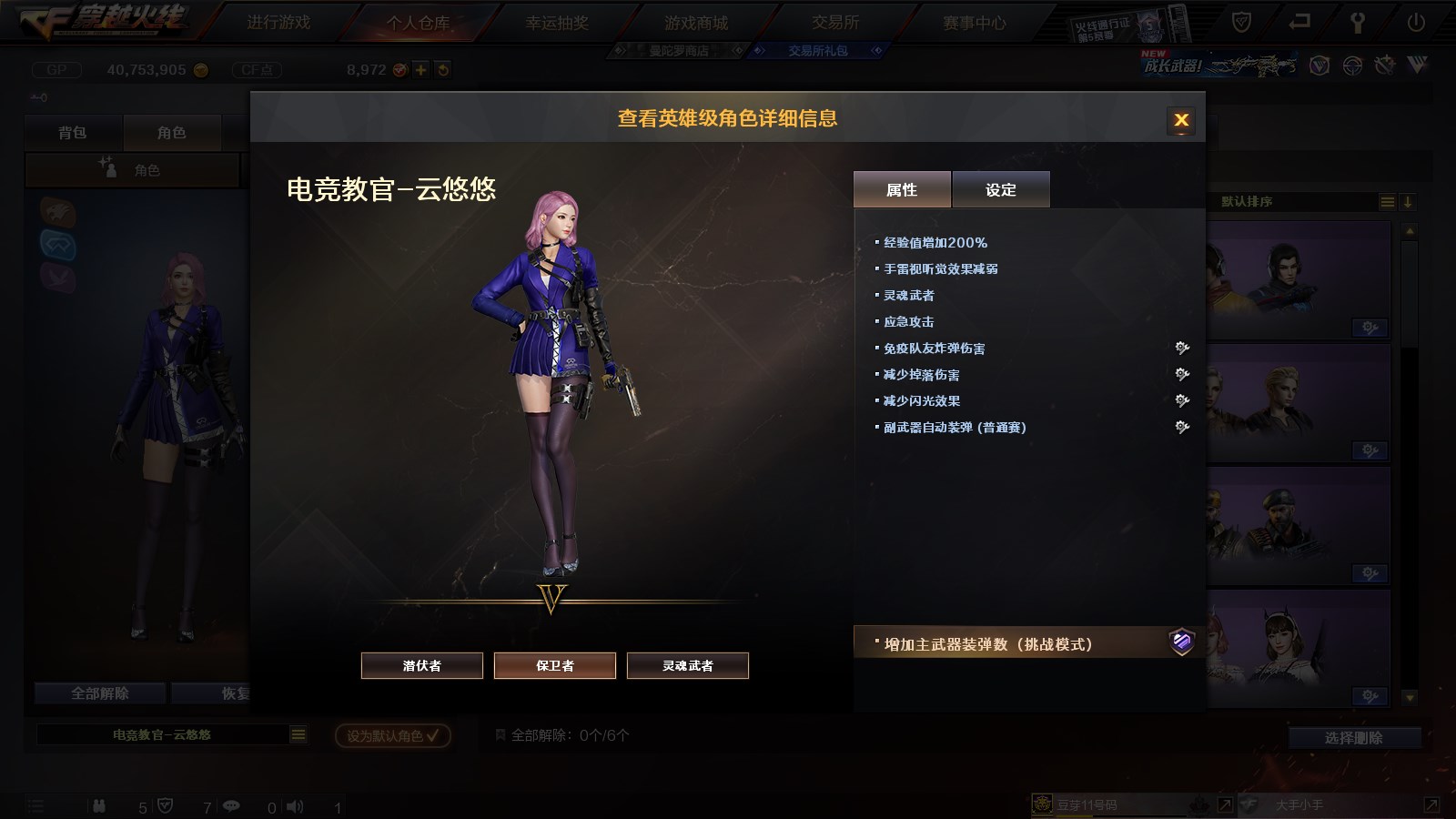Screen dimensions: 1456x819
Task: Click the 选择删除 button
Action: (1354, 738)
